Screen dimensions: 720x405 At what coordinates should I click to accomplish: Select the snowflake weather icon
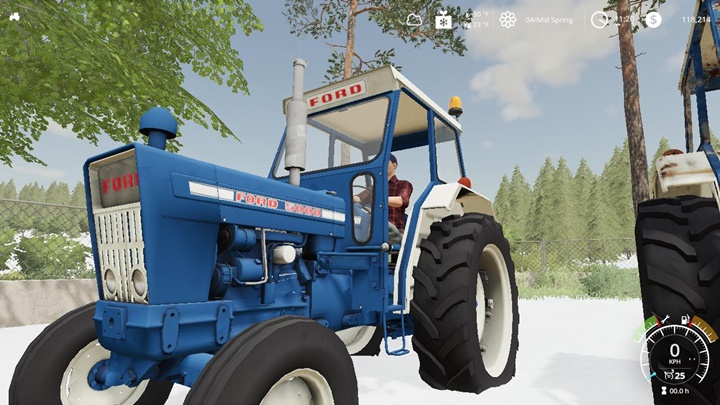(x=442, y=19)
